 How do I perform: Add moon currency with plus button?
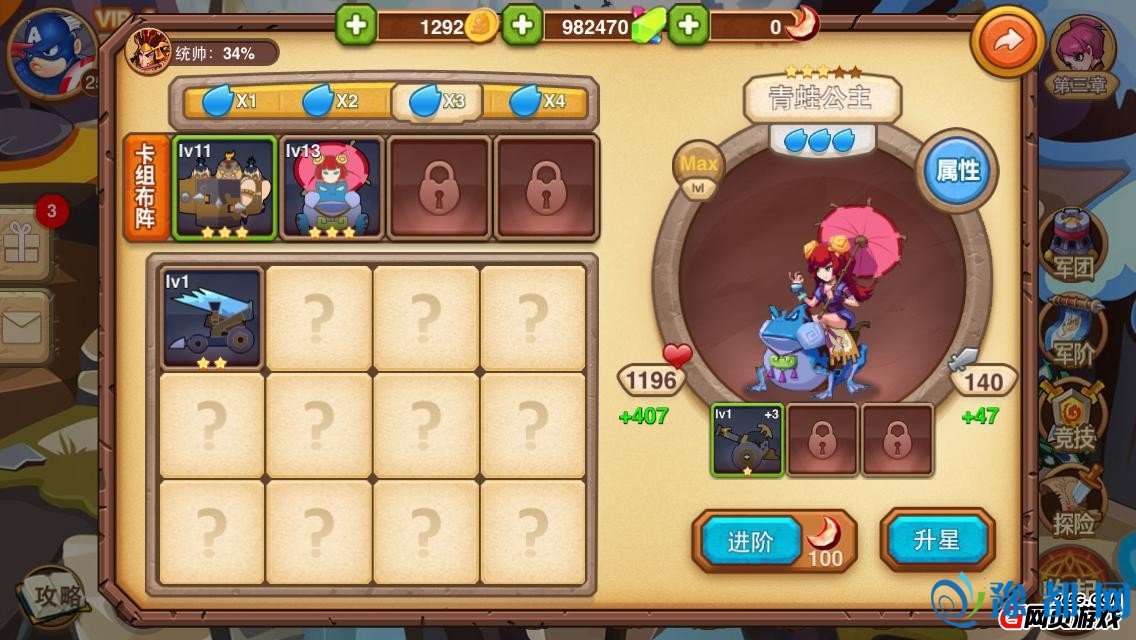689,26
